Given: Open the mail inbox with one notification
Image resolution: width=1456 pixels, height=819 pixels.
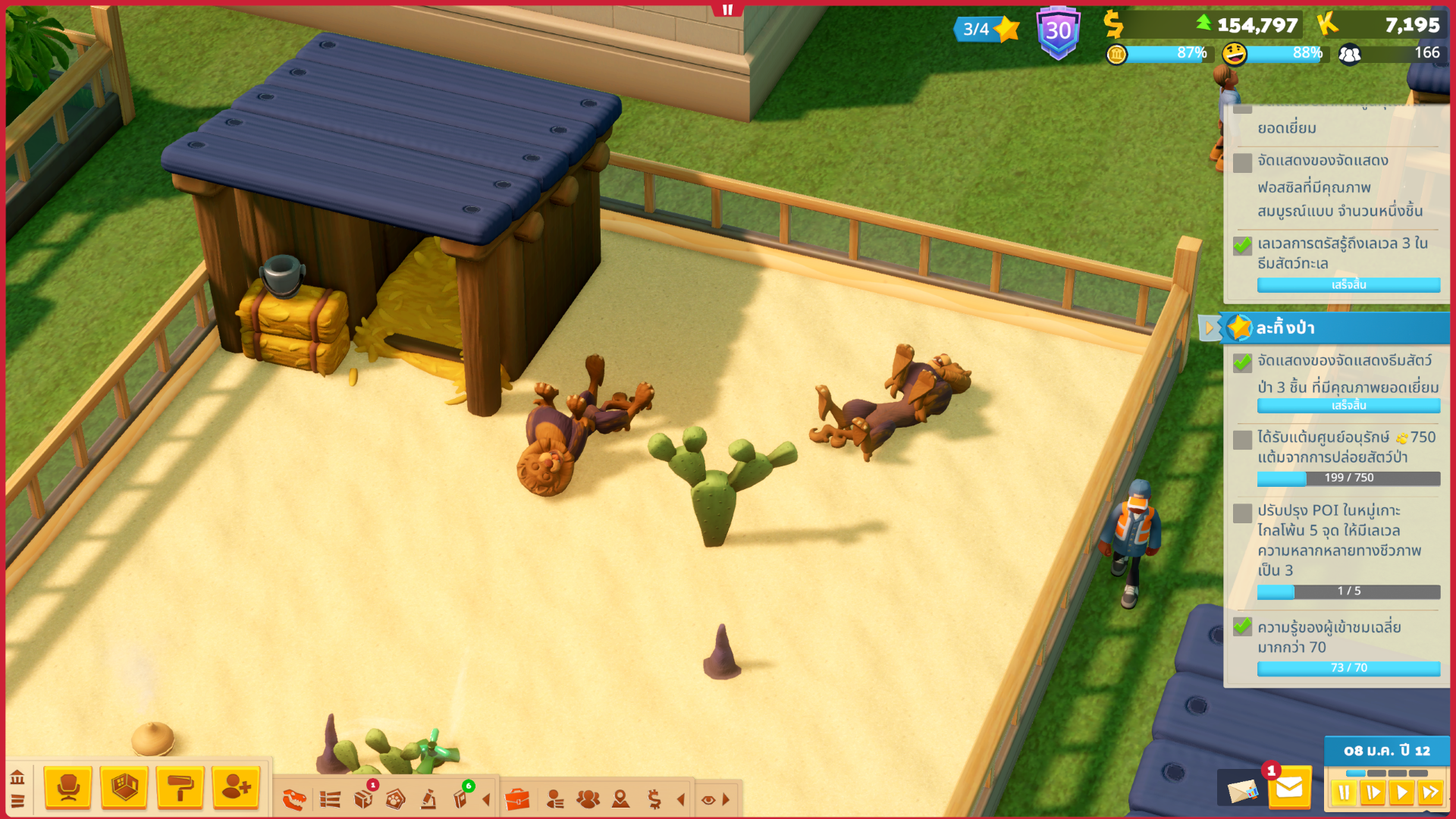Looking at the screenshot, I should click(x=1288, y=789).
